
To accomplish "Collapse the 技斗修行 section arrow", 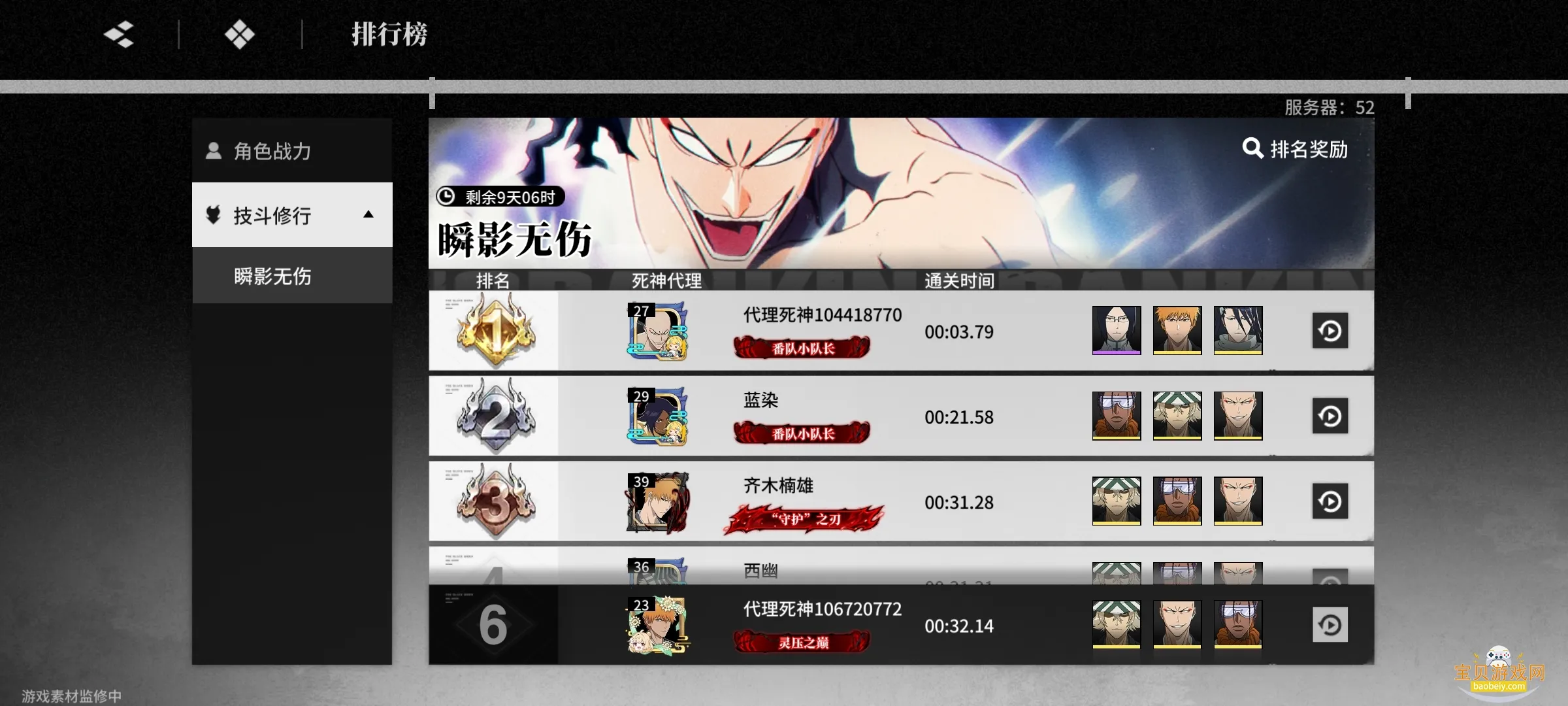I will (368, 215).
